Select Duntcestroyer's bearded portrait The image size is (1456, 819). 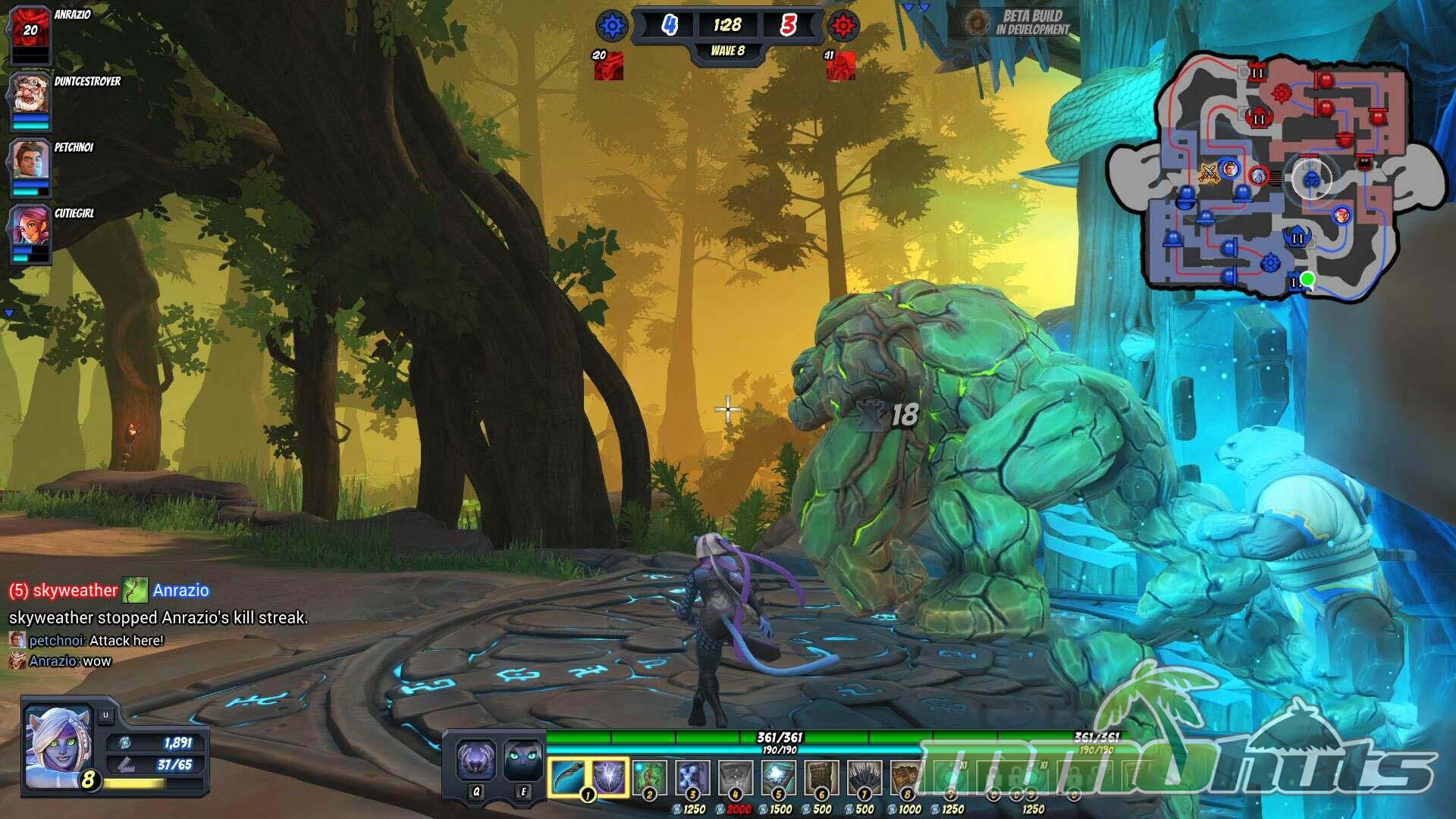[30, 95]
